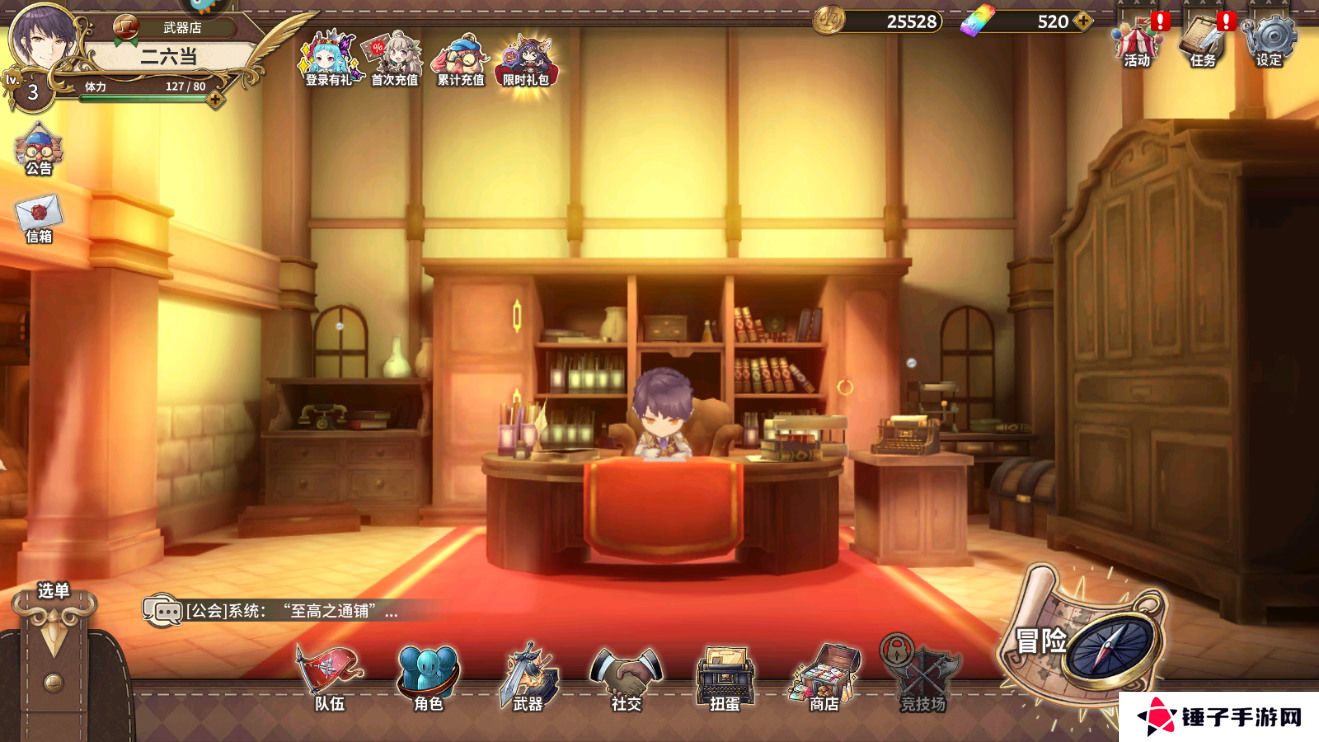The height and width of the screenshot is (742, 1319).
Task: Open the 首次充值 first recharge offer
Action: (x=394, y=58)
